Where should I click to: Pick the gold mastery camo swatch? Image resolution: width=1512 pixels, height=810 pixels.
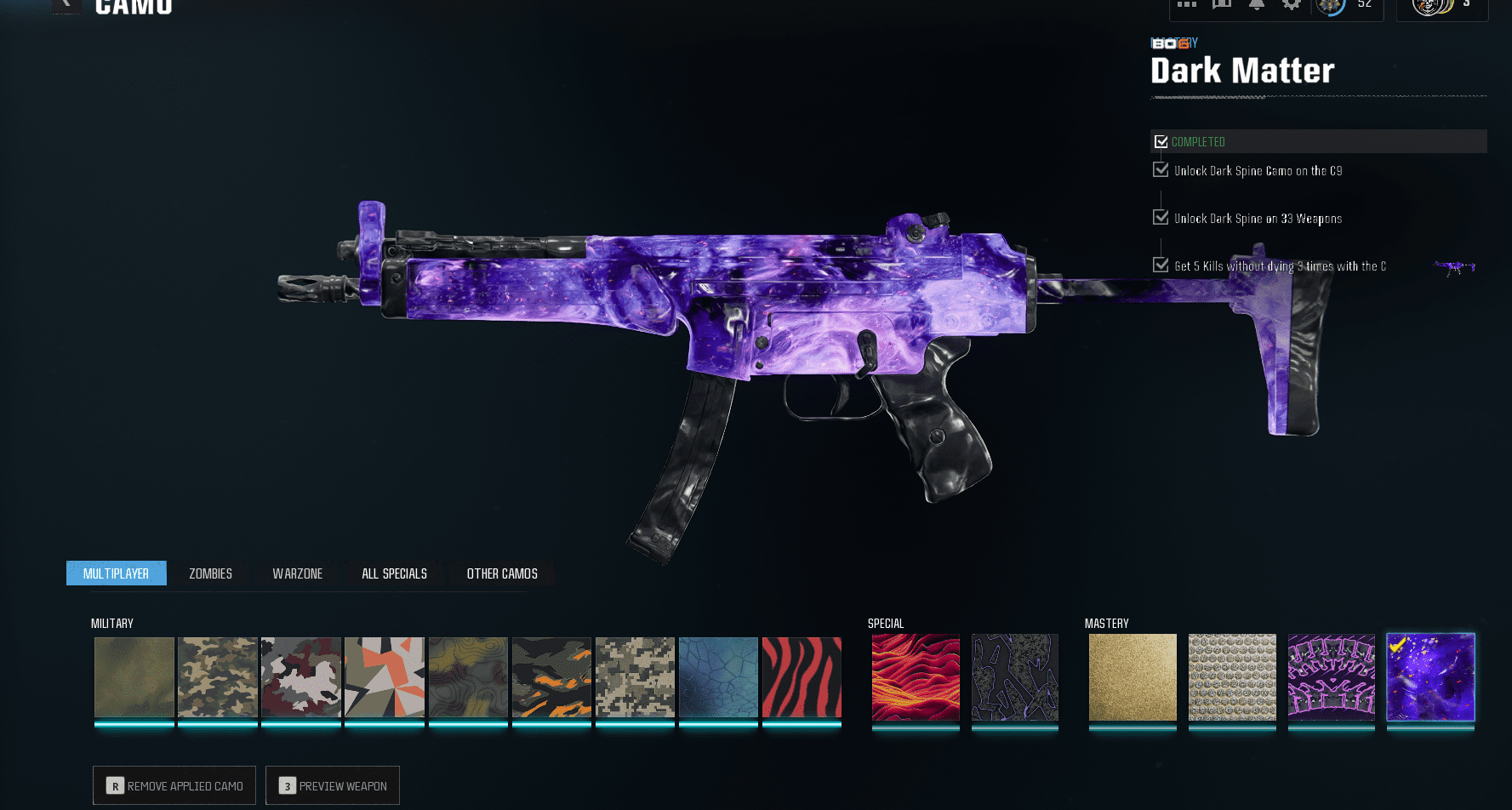point(1133,677)
